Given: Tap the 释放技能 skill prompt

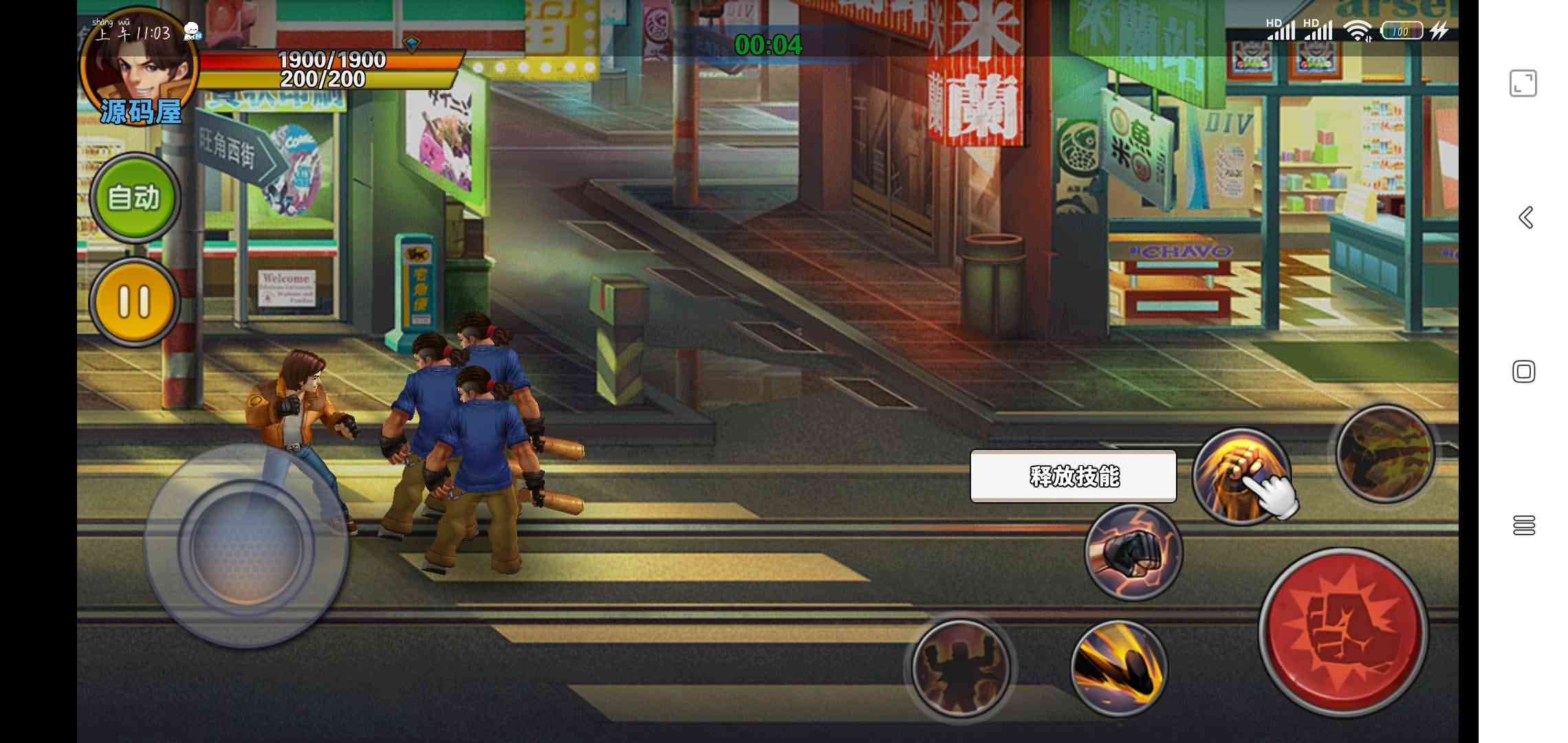Looking at the screenshot, I should (x=1074, y=475).
